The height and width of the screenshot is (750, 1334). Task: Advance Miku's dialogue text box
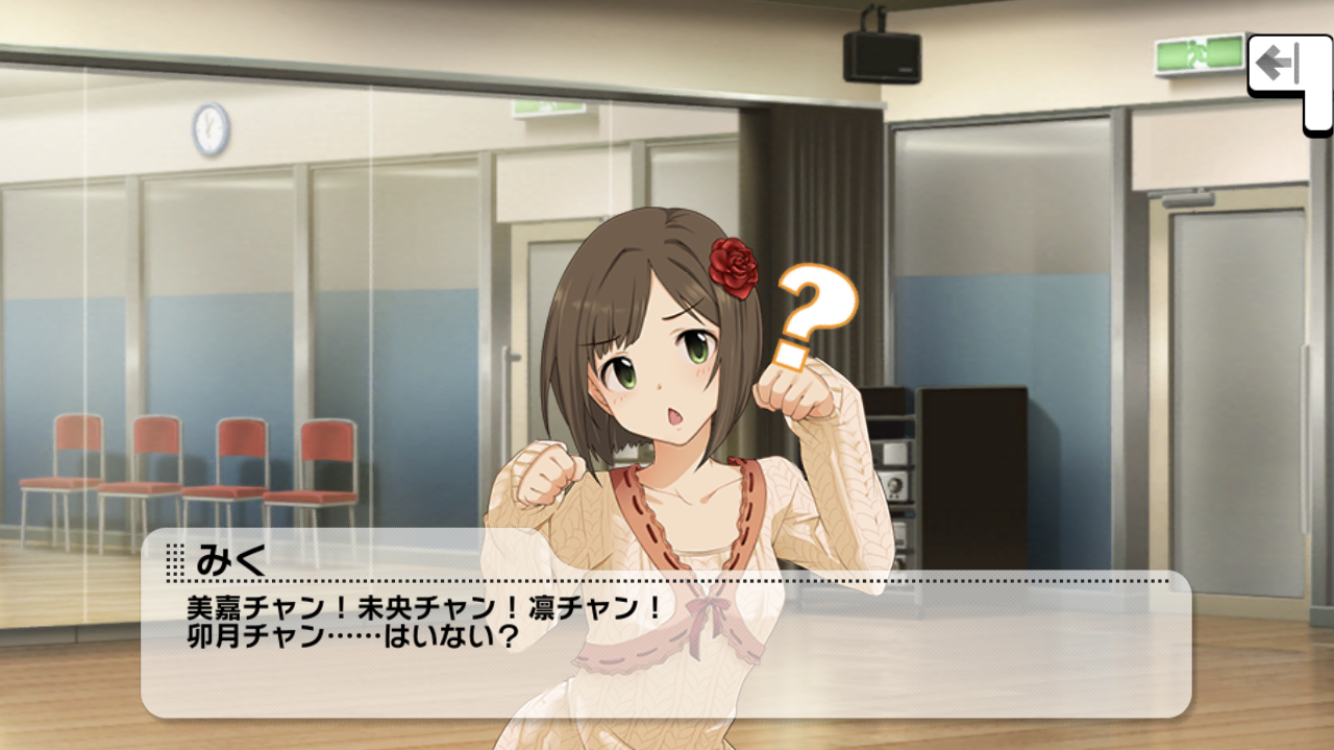tap(665, 630)
